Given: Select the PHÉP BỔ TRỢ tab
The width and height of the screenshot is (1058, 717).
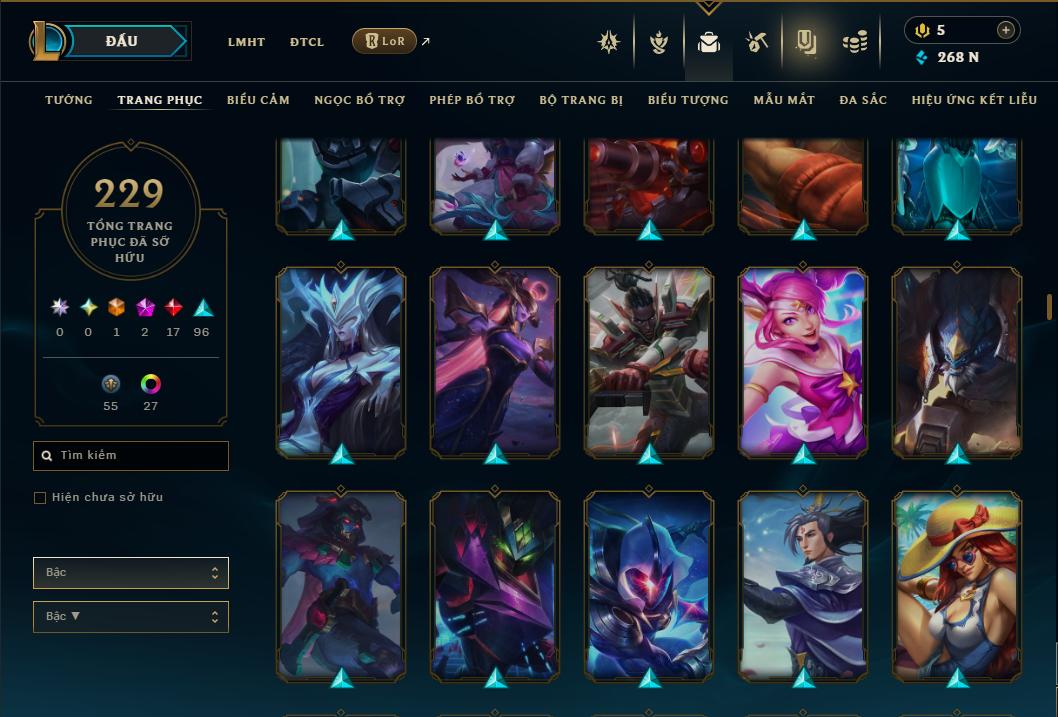Looking at the screenshot, I should click(472, 100).
